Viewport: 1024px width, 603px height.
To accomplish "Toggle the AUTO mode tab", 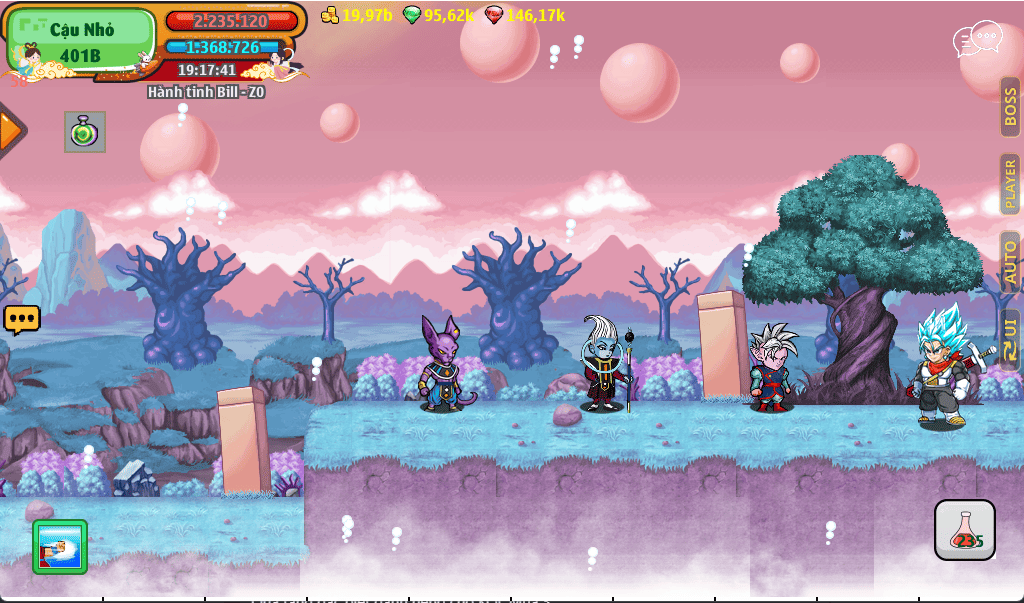I will click(1010, 261).
